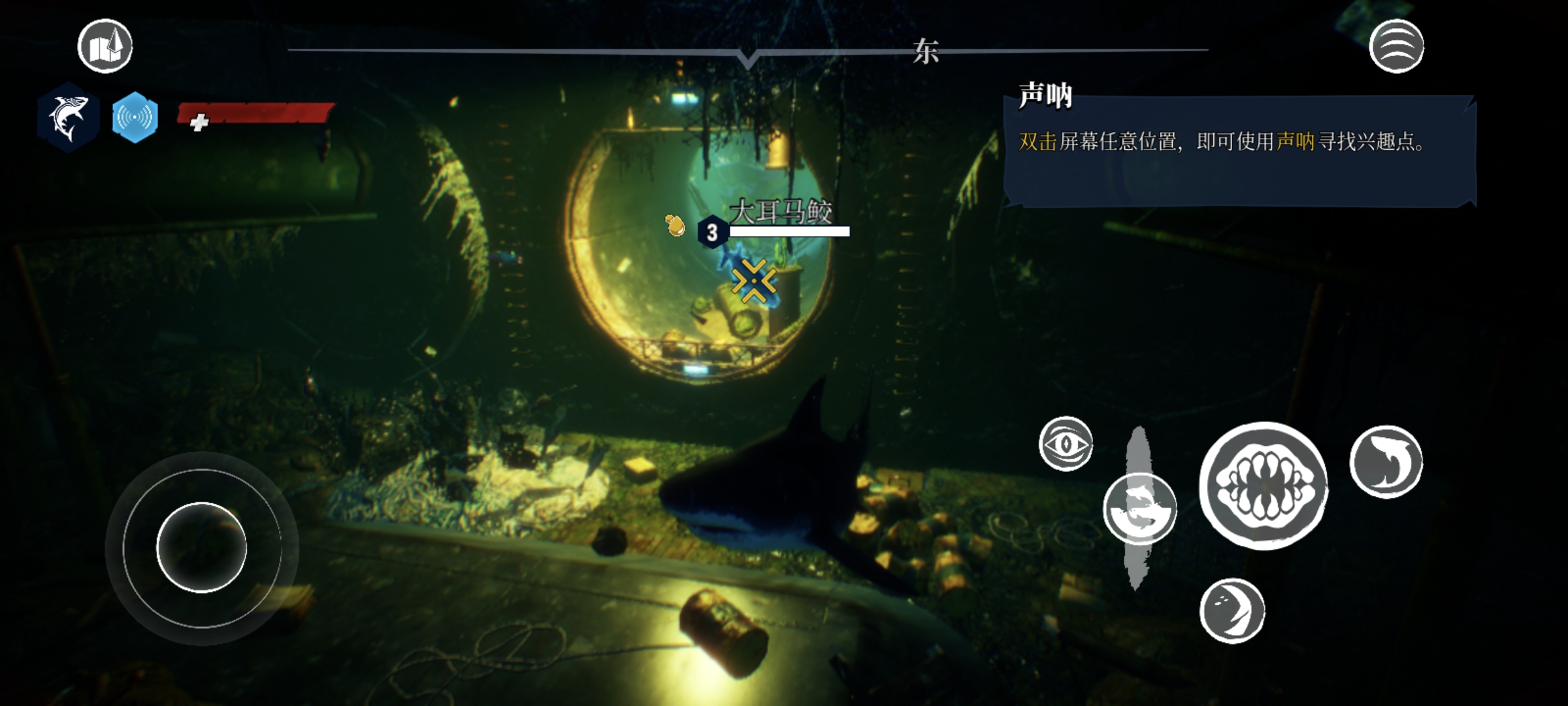Viewport: 1568px width, 706px height.
Task: Tap the shark evolution hexagon icon
Action: [68, 118]
